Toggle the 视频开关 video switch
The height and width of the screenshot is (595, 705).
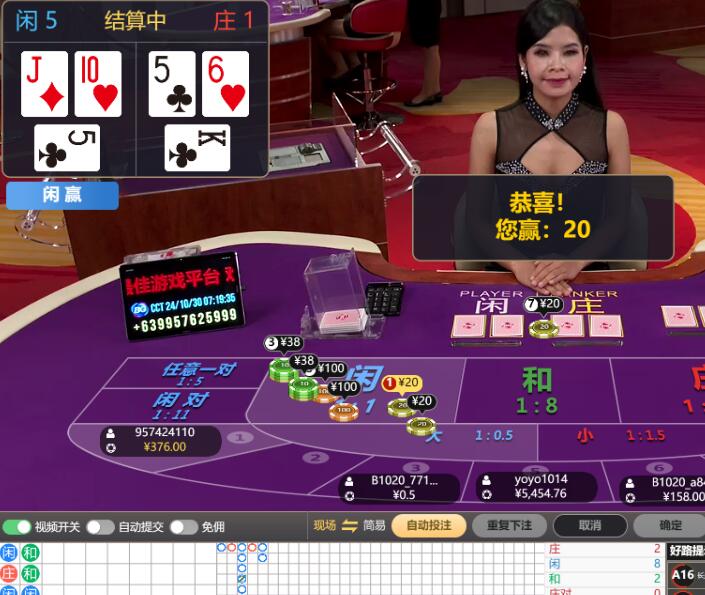(17, 526)
